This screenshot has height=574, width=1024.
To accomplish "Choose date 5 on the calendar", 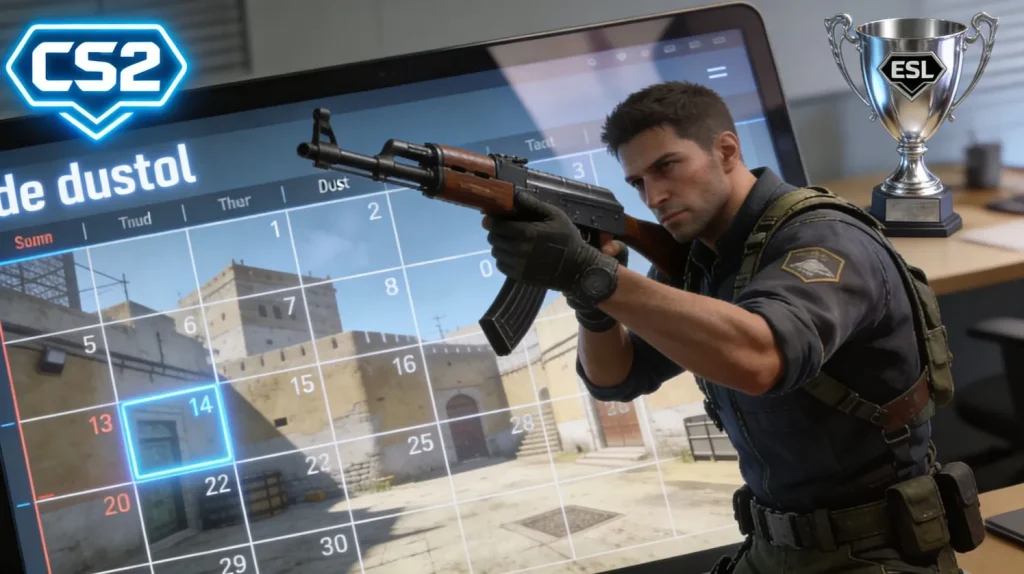I will (x=89, y=345).
